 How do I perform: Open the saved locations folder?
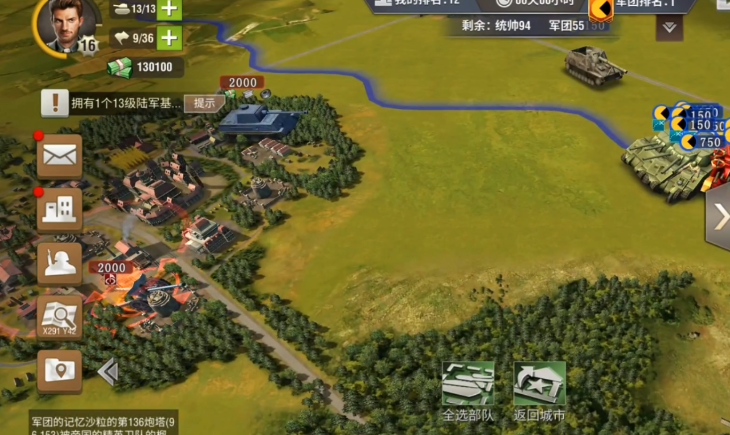pyautogui.click(x=60, y=370)
